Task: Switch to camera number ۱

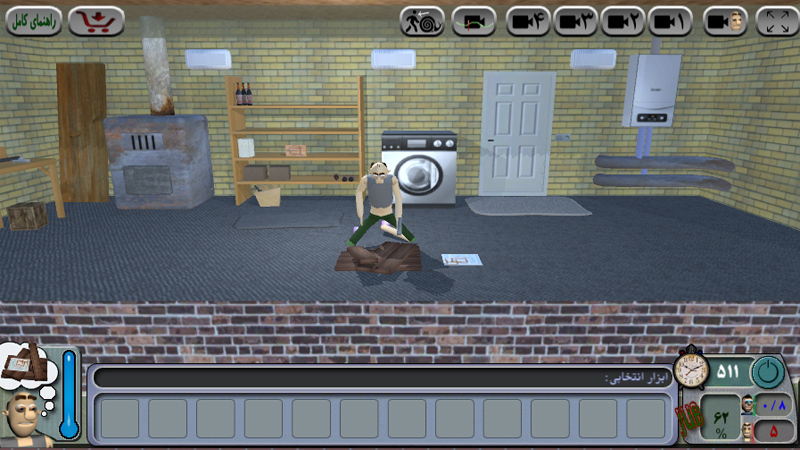Action: [669, 21]
